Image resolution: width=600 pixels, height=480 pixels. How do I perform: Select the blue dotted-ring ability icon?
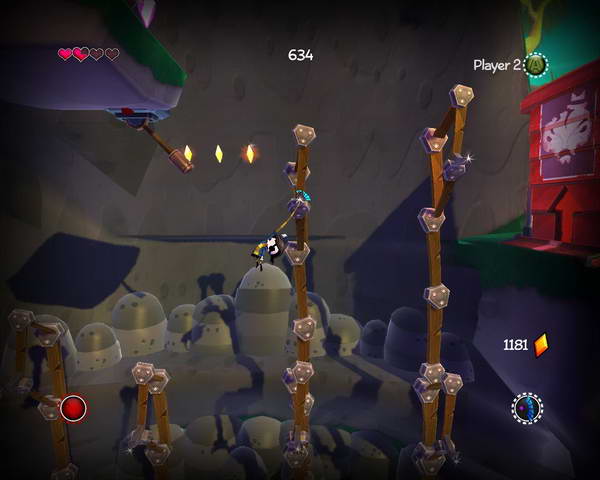(x=527, y=408)
